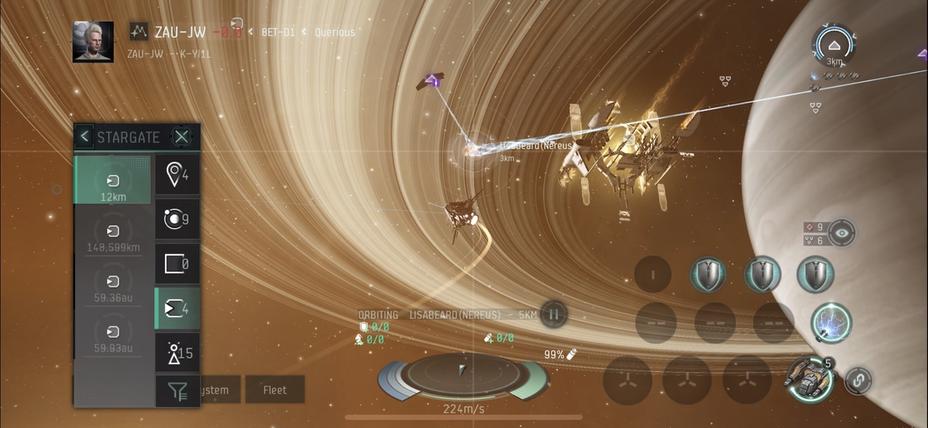Switch to the location pin filter
The height and width of the screenshot is (428, 928).
177,176
